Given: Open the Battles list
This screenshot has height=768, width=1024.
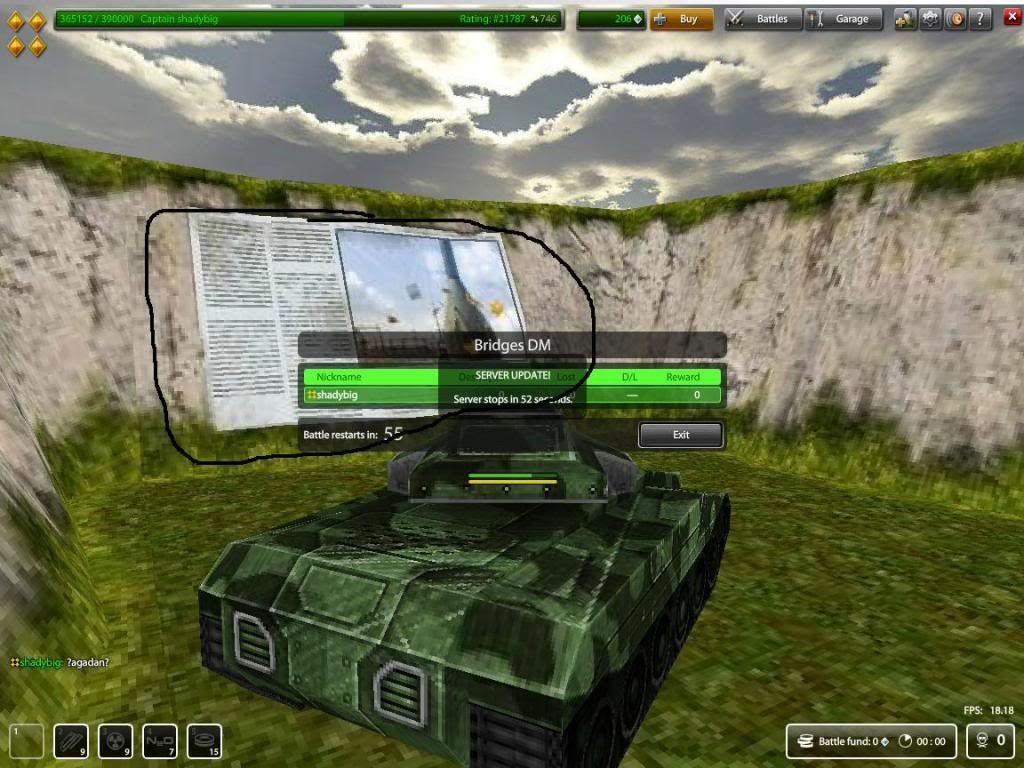Looking at the screenshot, I should [x=762, y=19].
